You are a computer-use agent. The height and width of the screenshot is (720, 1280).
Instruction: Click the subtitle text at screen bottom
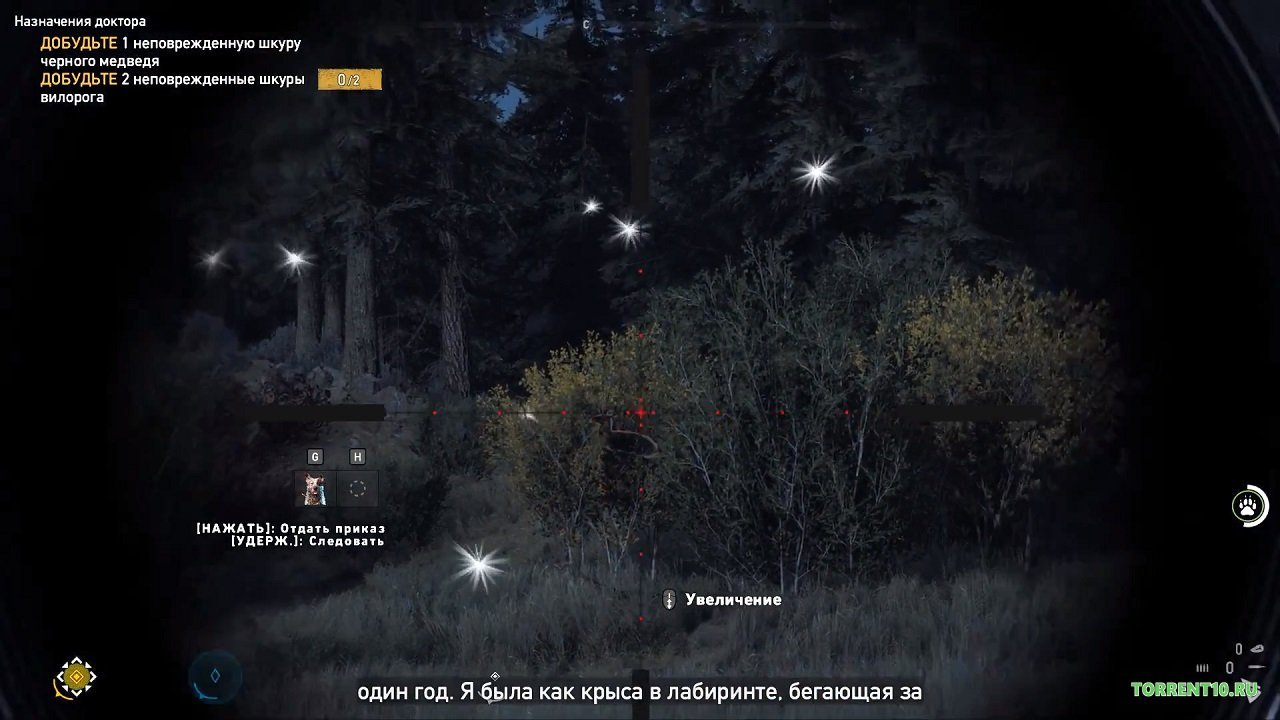pyautogui.click(x=640, y=692)
